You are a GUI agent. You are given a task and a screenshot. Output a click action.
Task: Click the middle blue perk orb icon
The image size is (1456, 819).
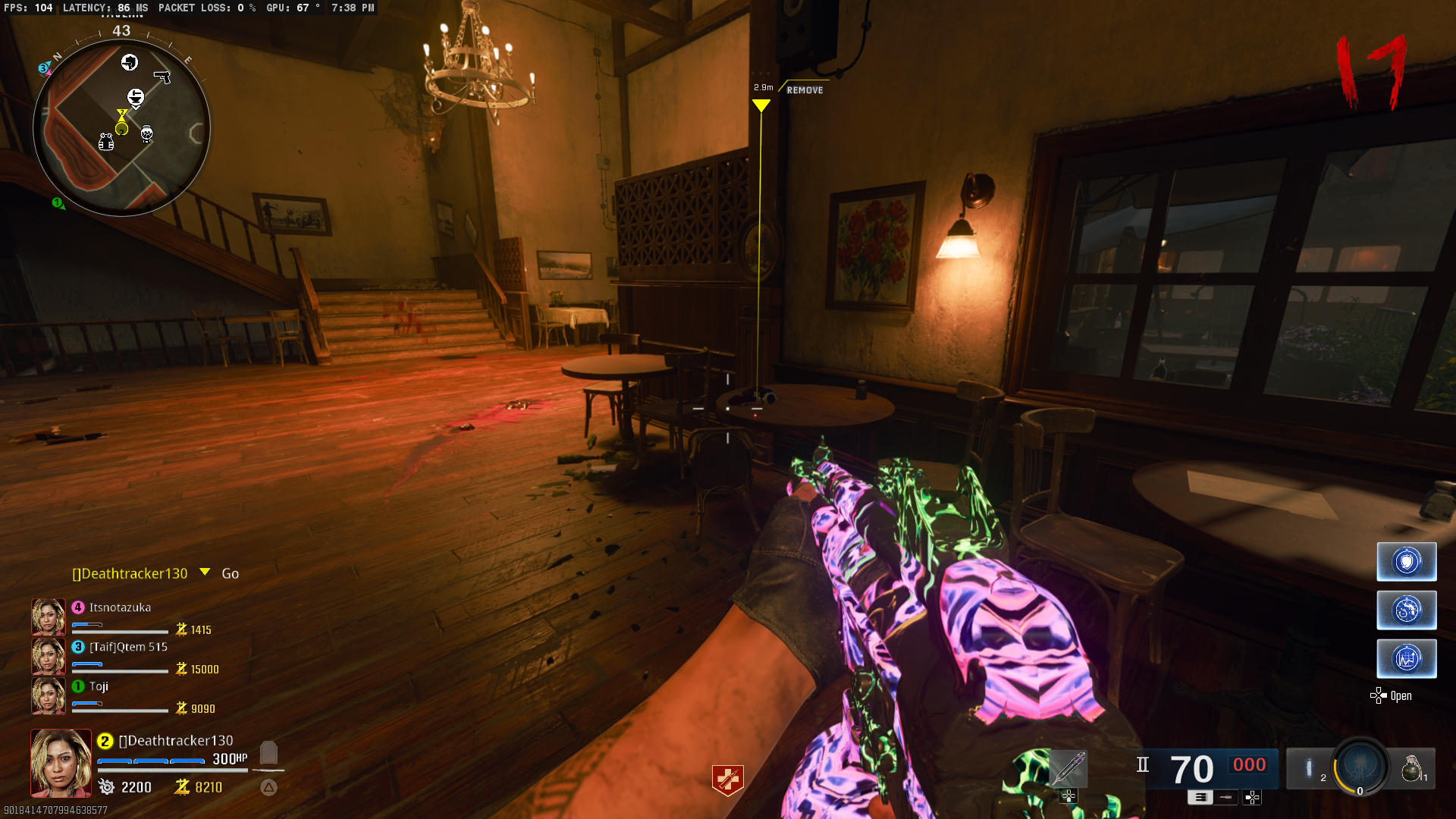click(1407, 610)
